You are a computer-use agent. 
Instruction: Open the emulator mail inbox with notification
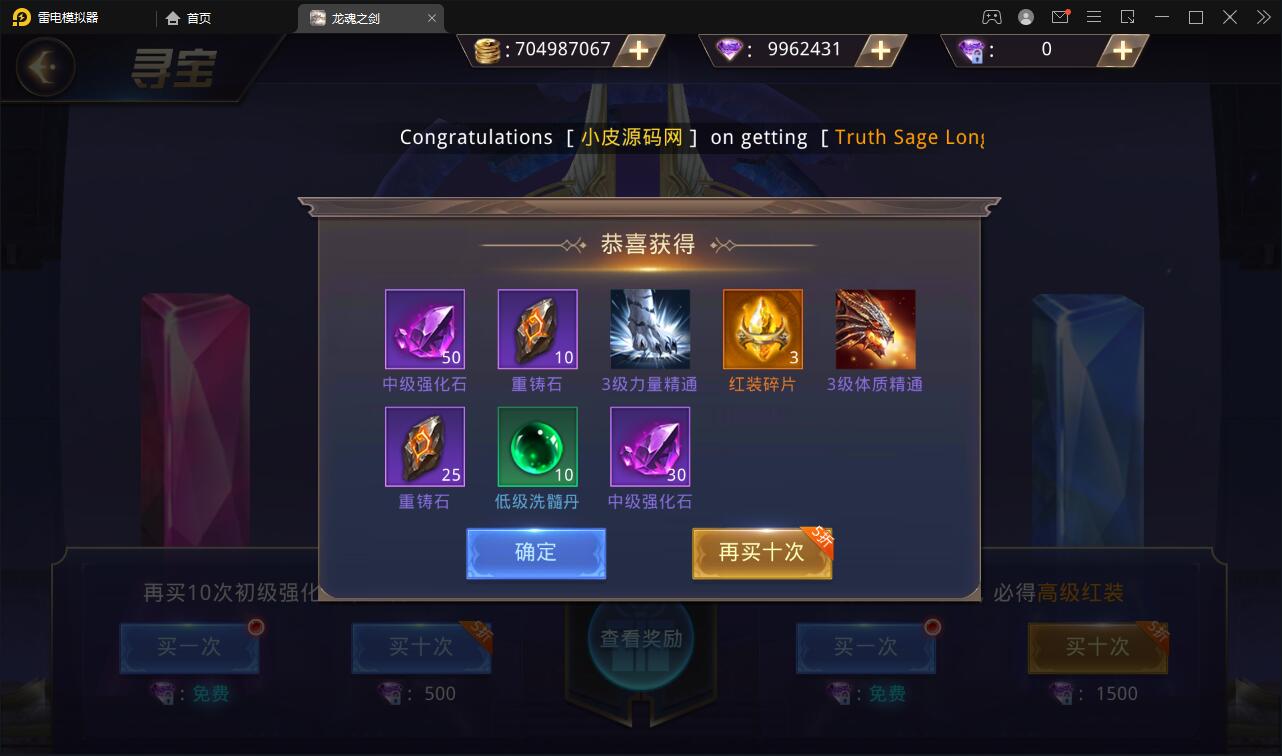tap(1060, 16)
